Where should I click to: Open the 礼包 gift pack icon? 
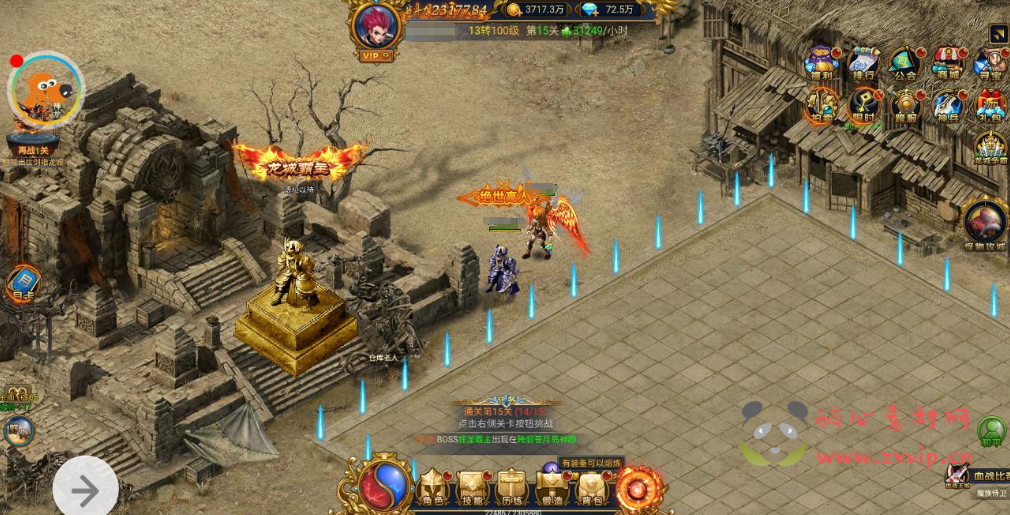[x=989, y=105]
